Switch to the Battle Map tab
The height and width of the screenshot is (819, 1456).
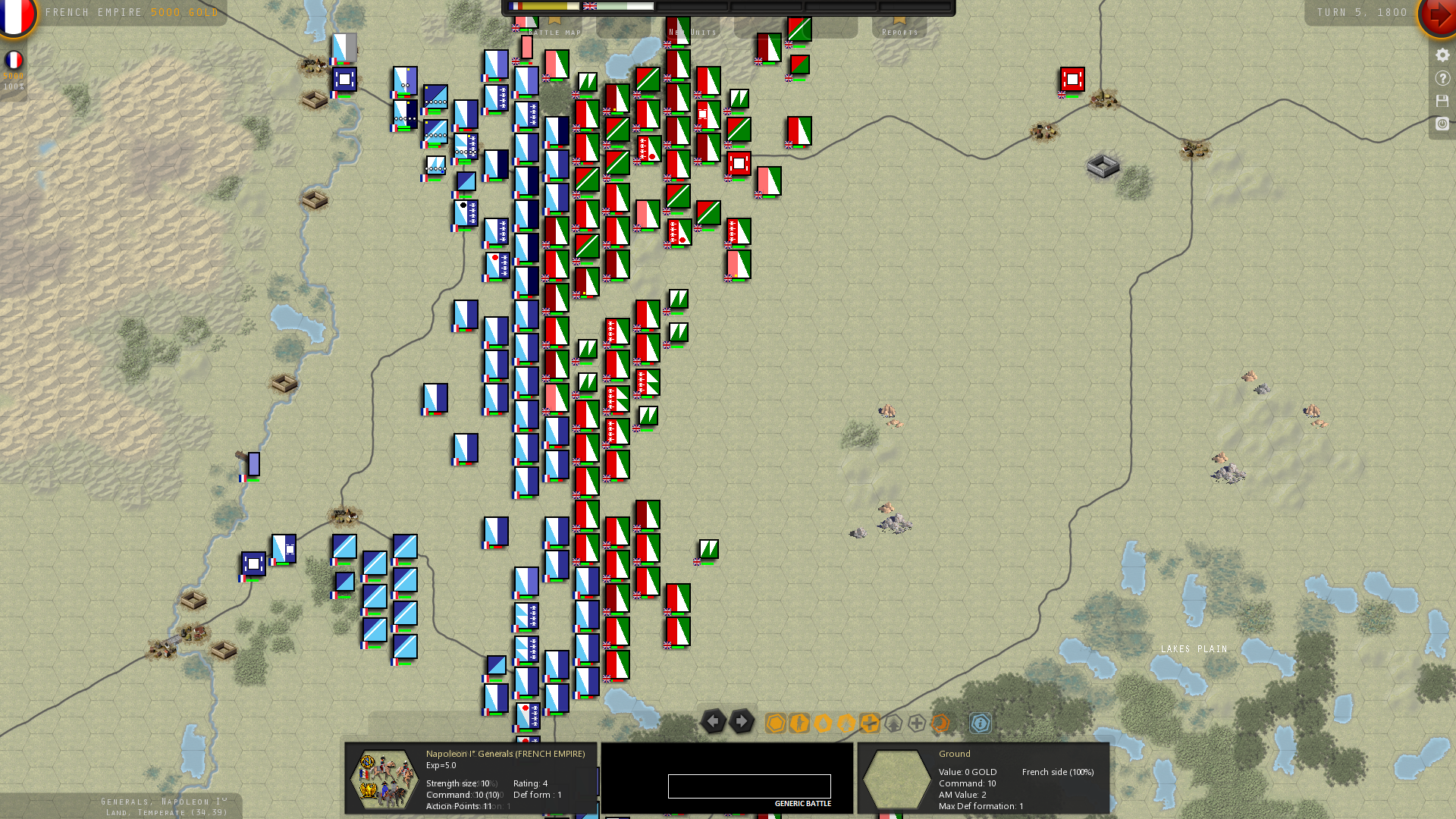pyautogui.click(x=554, y=32)
